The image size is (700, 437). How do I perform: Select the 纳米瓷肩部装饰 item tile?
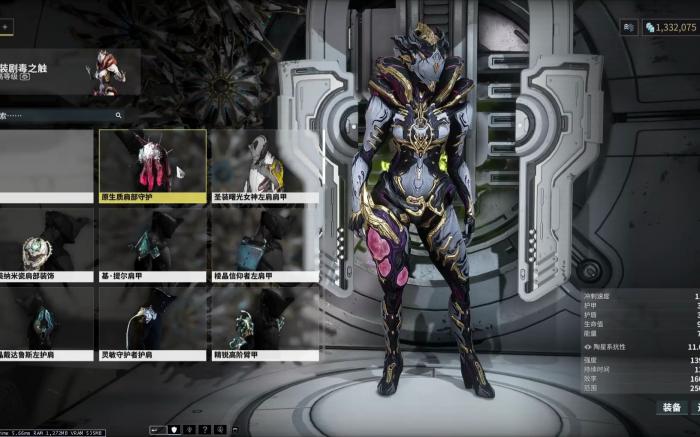(45, 244)
